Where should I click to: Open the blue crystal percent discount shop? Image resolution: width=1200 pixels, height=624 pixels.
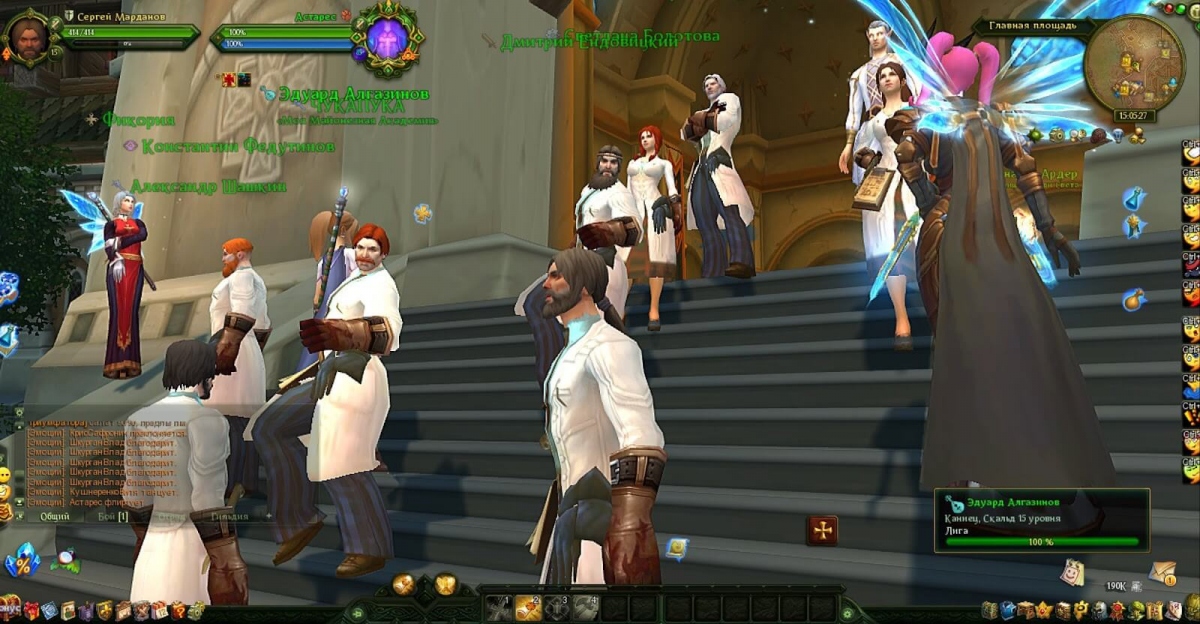click(x=20, y=561)
